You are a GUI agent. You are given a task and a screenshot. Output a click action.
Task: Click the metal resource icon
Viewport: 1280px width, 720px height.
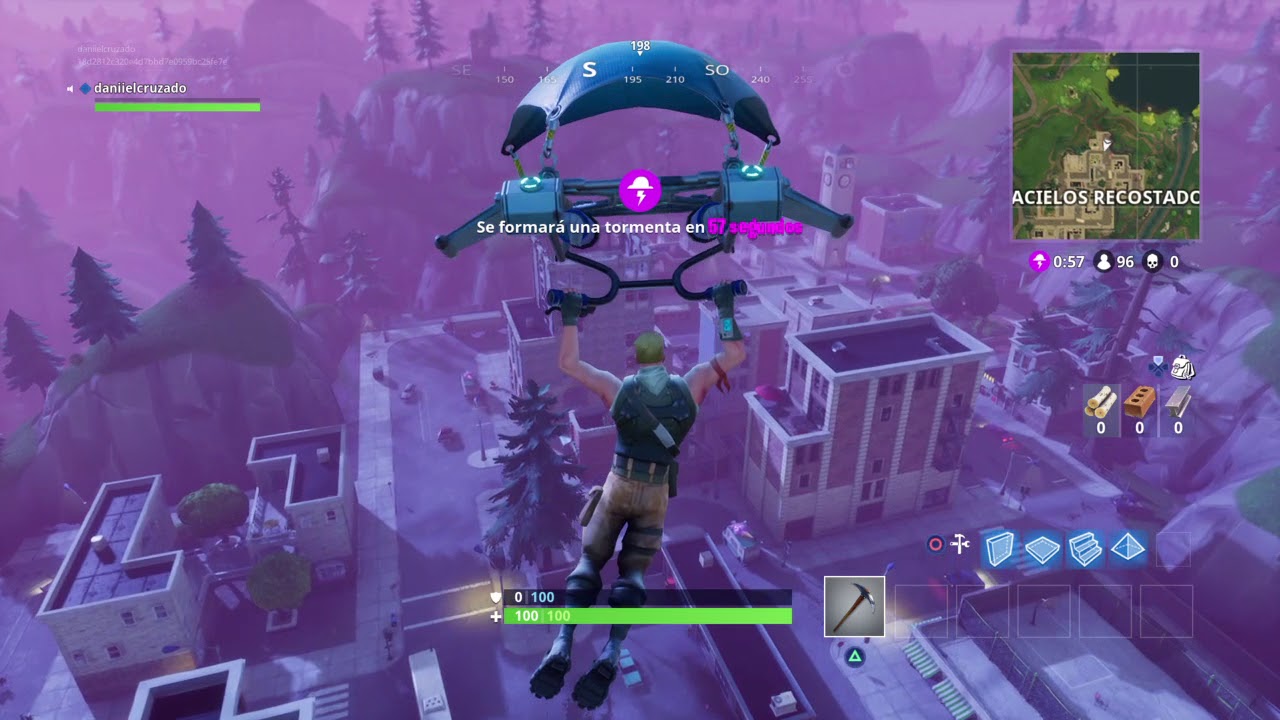[1177, 404]
